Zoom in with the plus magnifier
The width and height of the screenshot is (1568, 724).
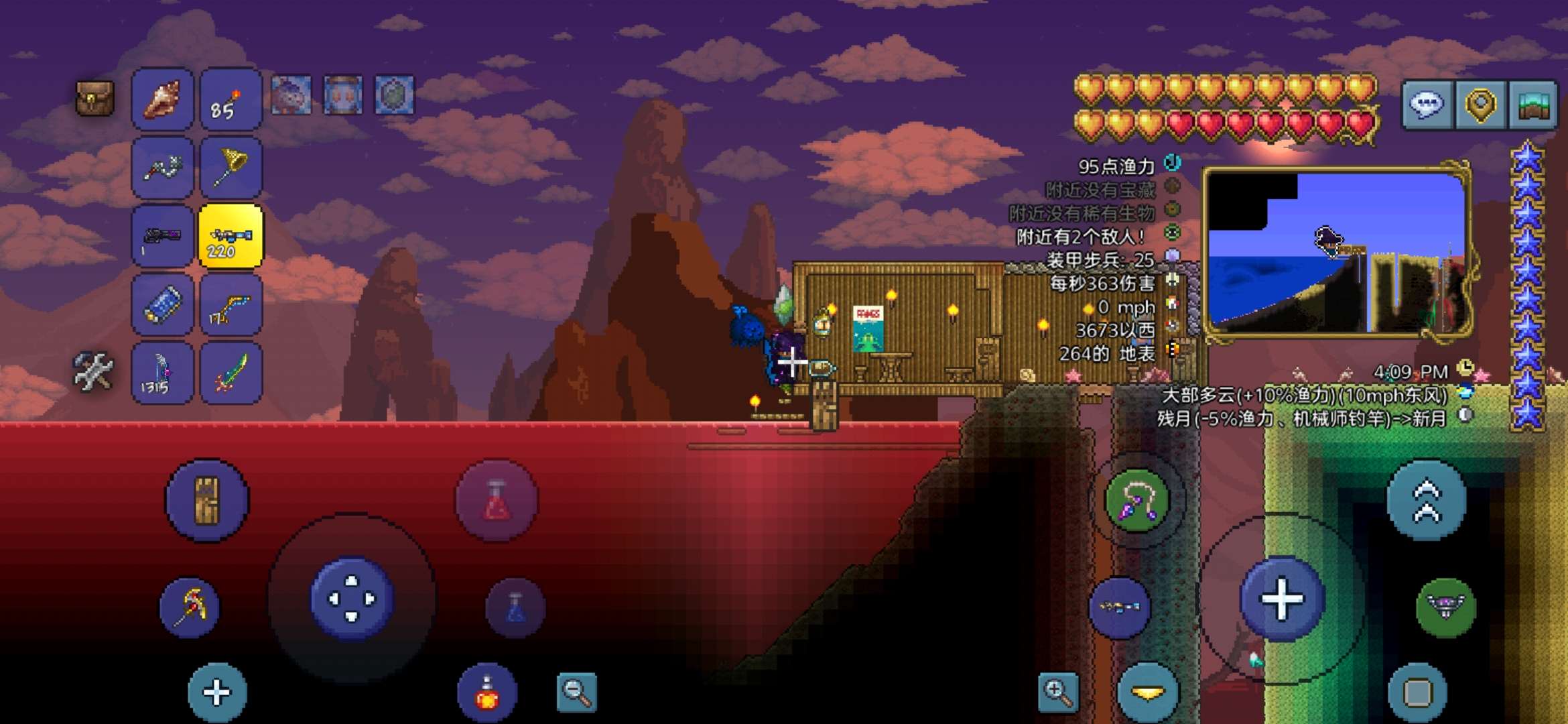pos(1058,692)
